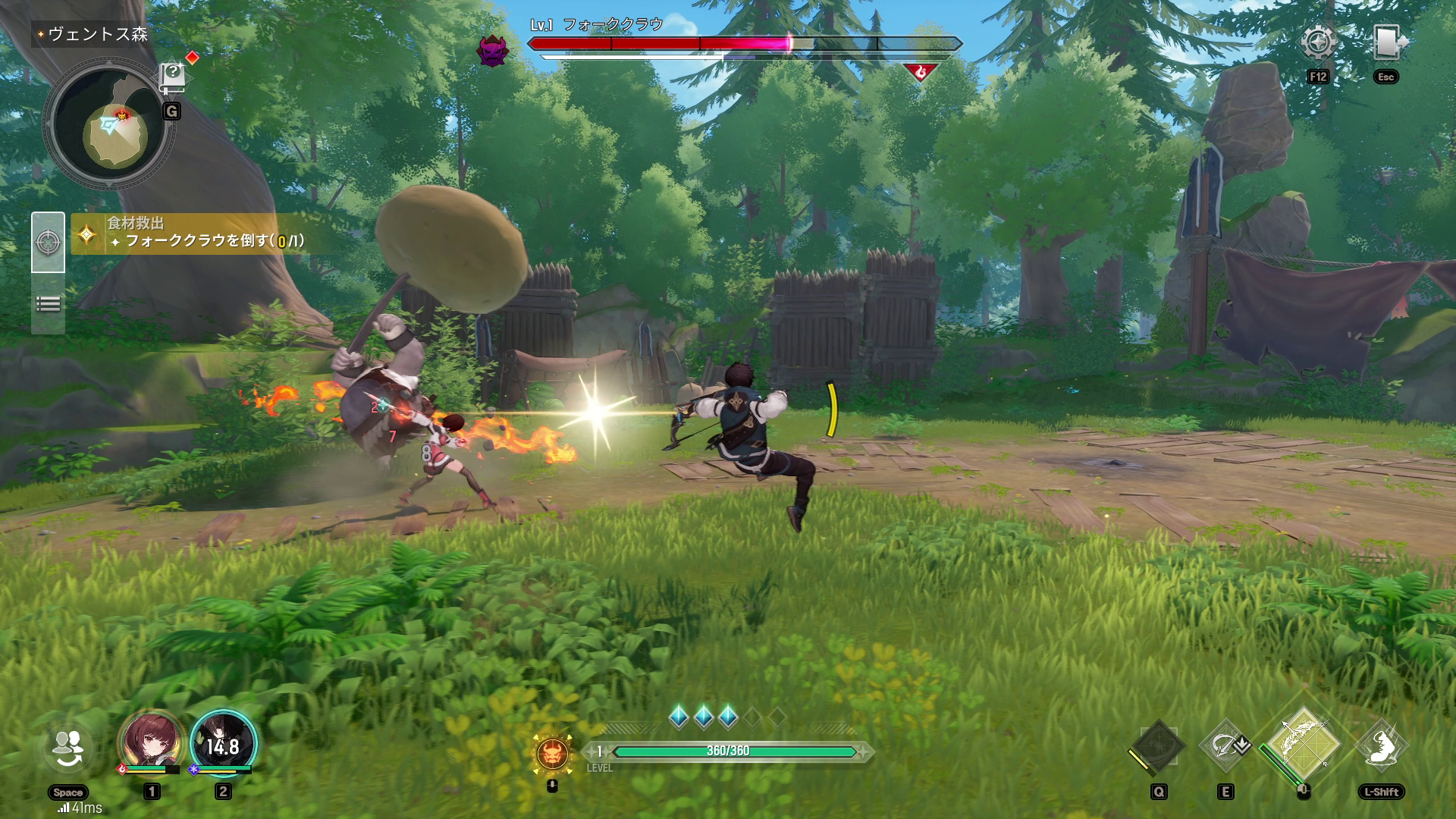1456x819 pixels.
Task: Click the character swap icon
Action: 68,748
